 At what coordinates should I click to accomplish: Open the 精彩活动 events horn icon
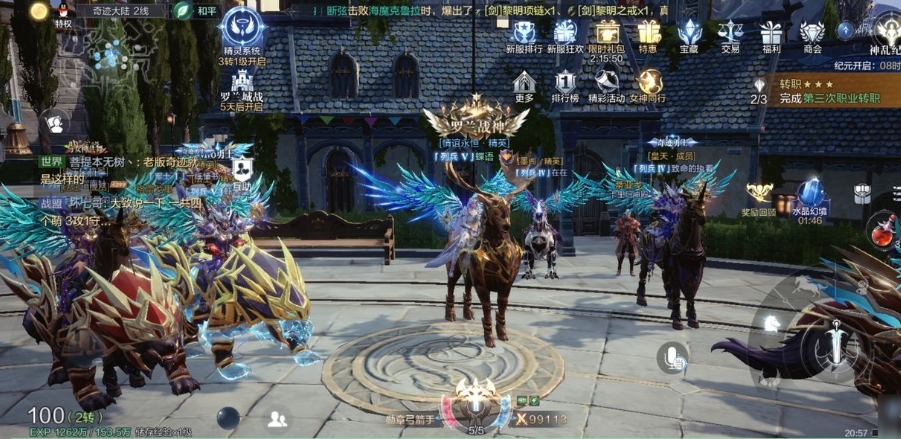pos(607,85)
